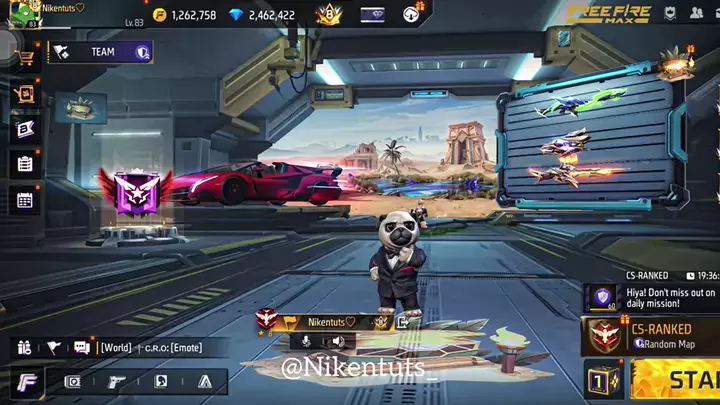
Task: Open the weapon pistol tab
Action: (116, 381)
